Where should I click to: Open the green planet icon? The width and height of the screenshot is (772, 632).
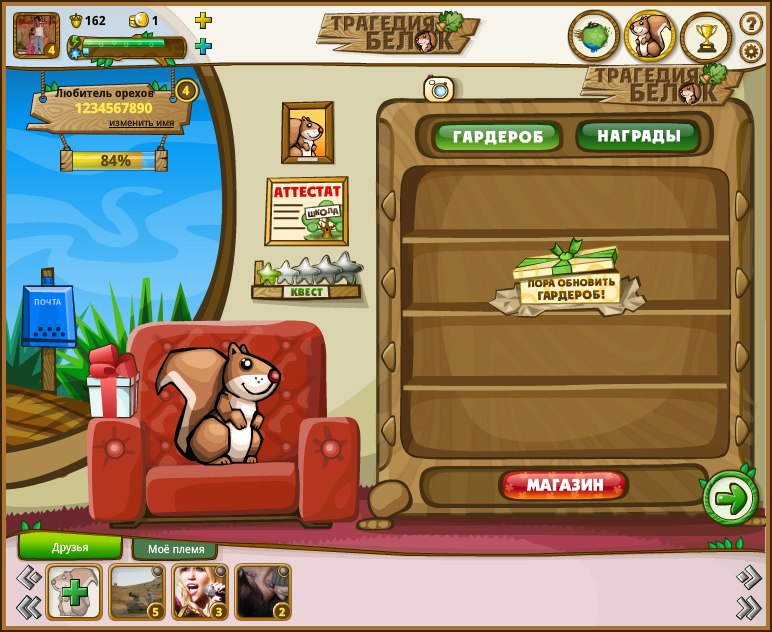pos(594,37)
